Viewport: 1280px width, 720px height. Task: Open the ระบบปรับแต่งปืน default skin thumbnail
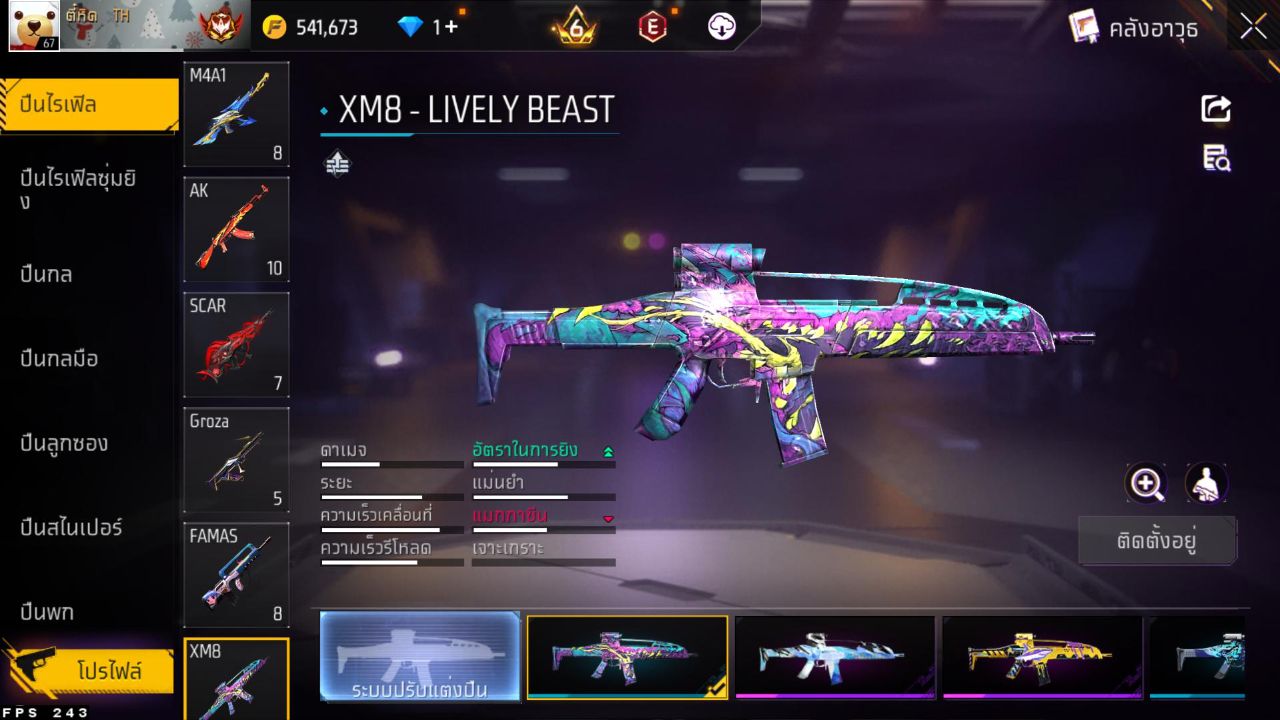[419, 658]
